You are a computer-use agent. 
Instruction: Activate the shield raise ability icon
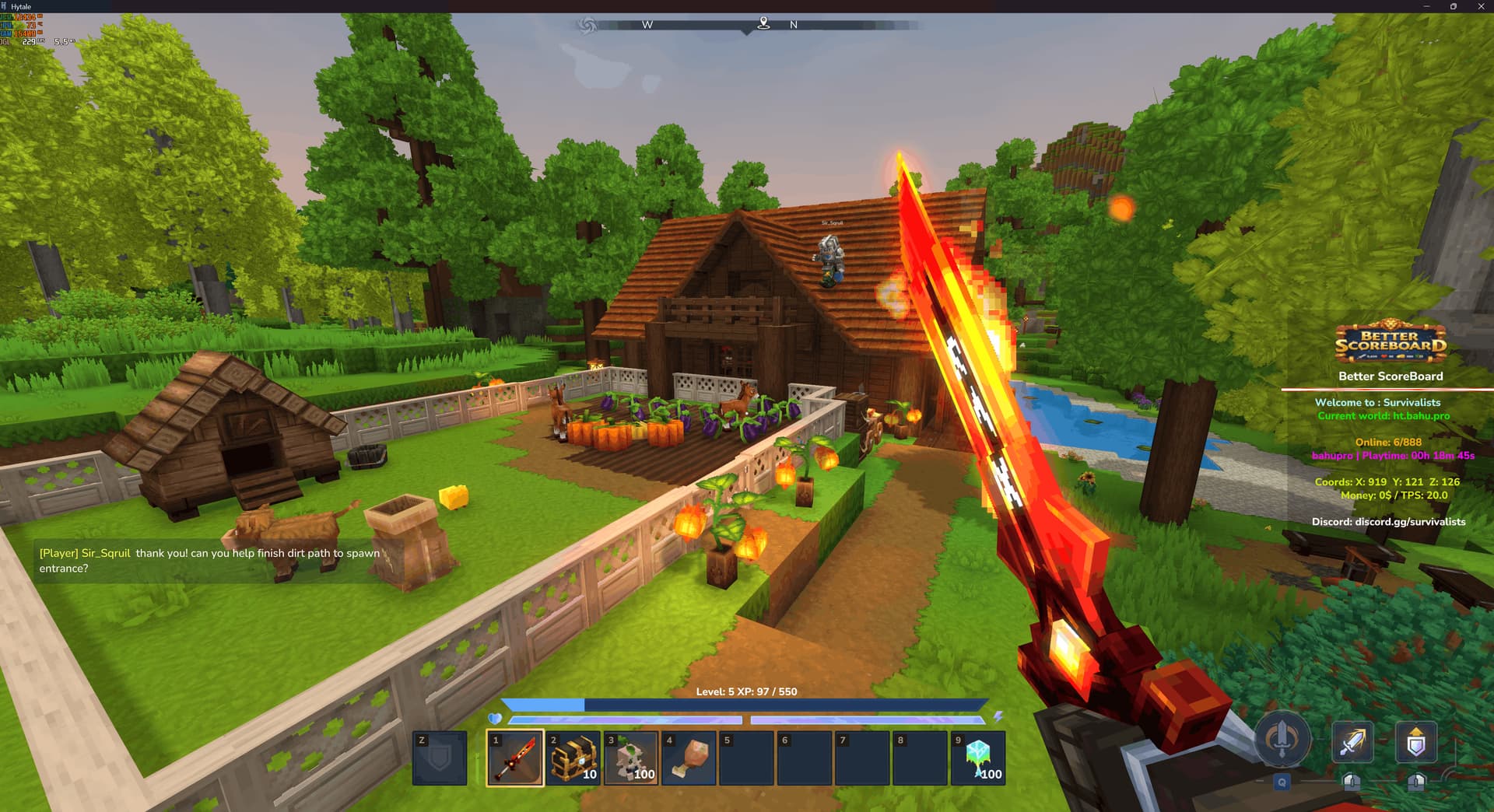1416,743
